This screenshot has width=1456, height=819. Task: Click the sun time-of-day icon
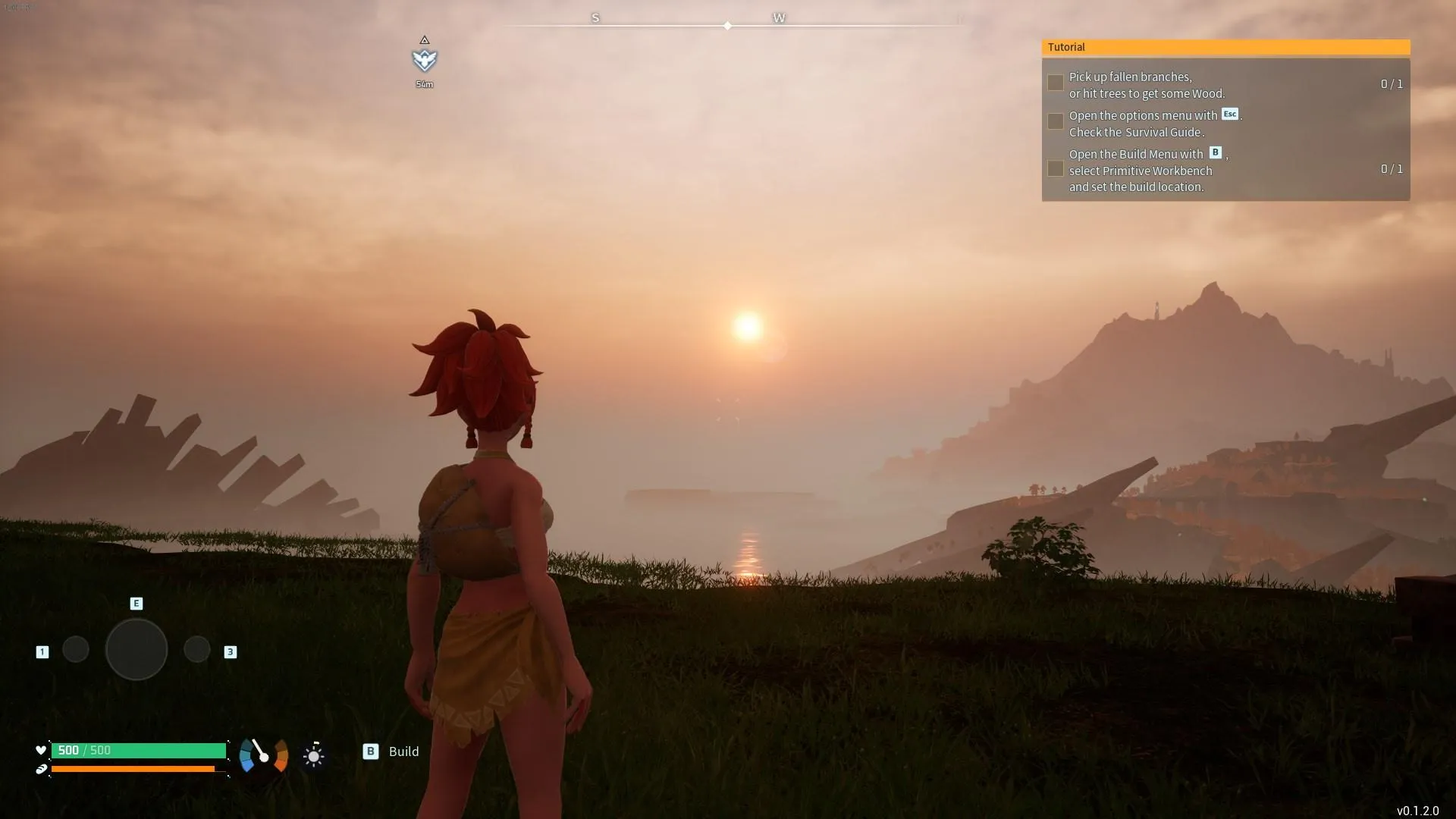click(x=313, y=755)
